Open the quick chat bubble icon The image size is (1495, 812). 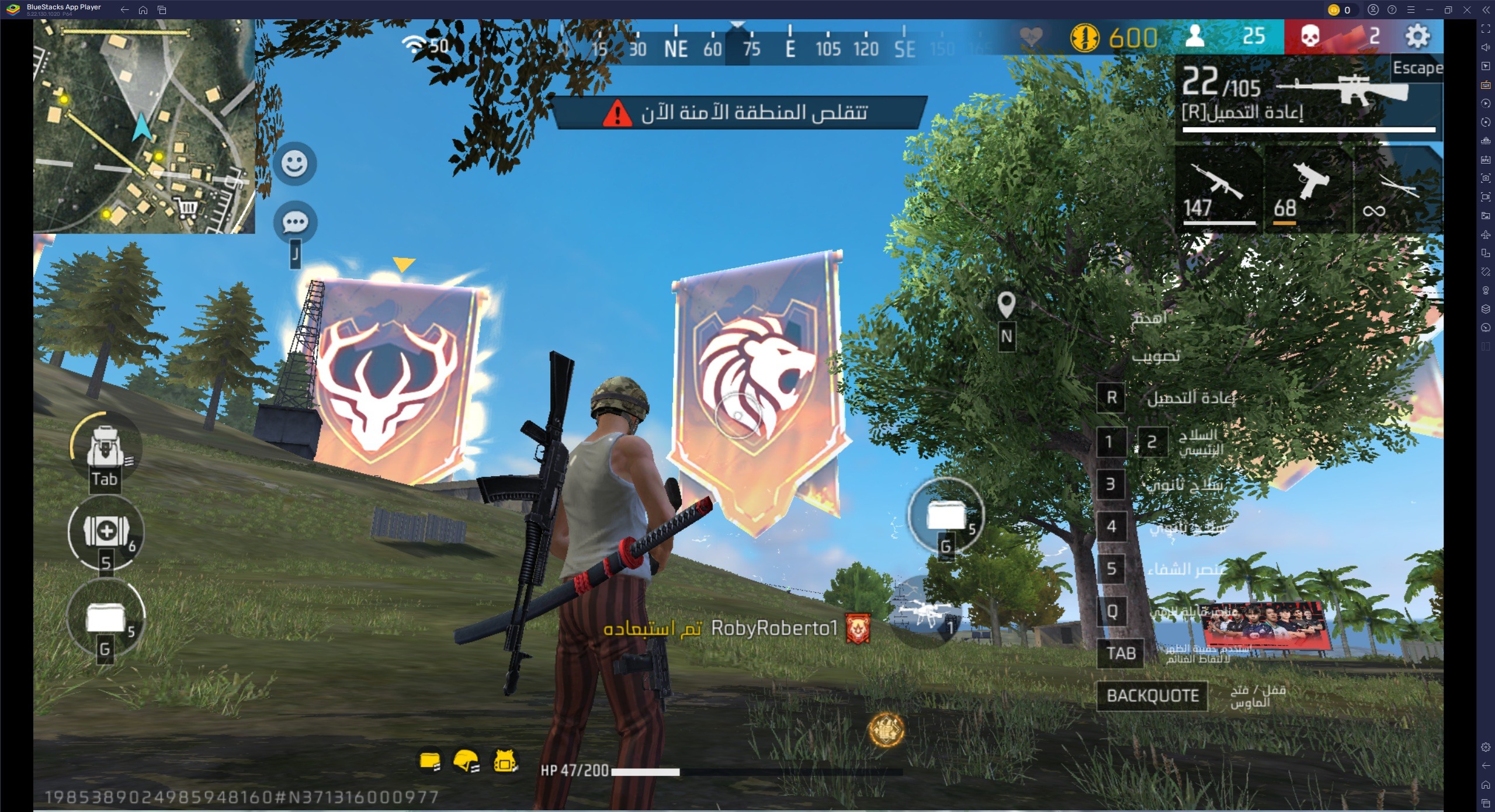[x=294, y=222]
